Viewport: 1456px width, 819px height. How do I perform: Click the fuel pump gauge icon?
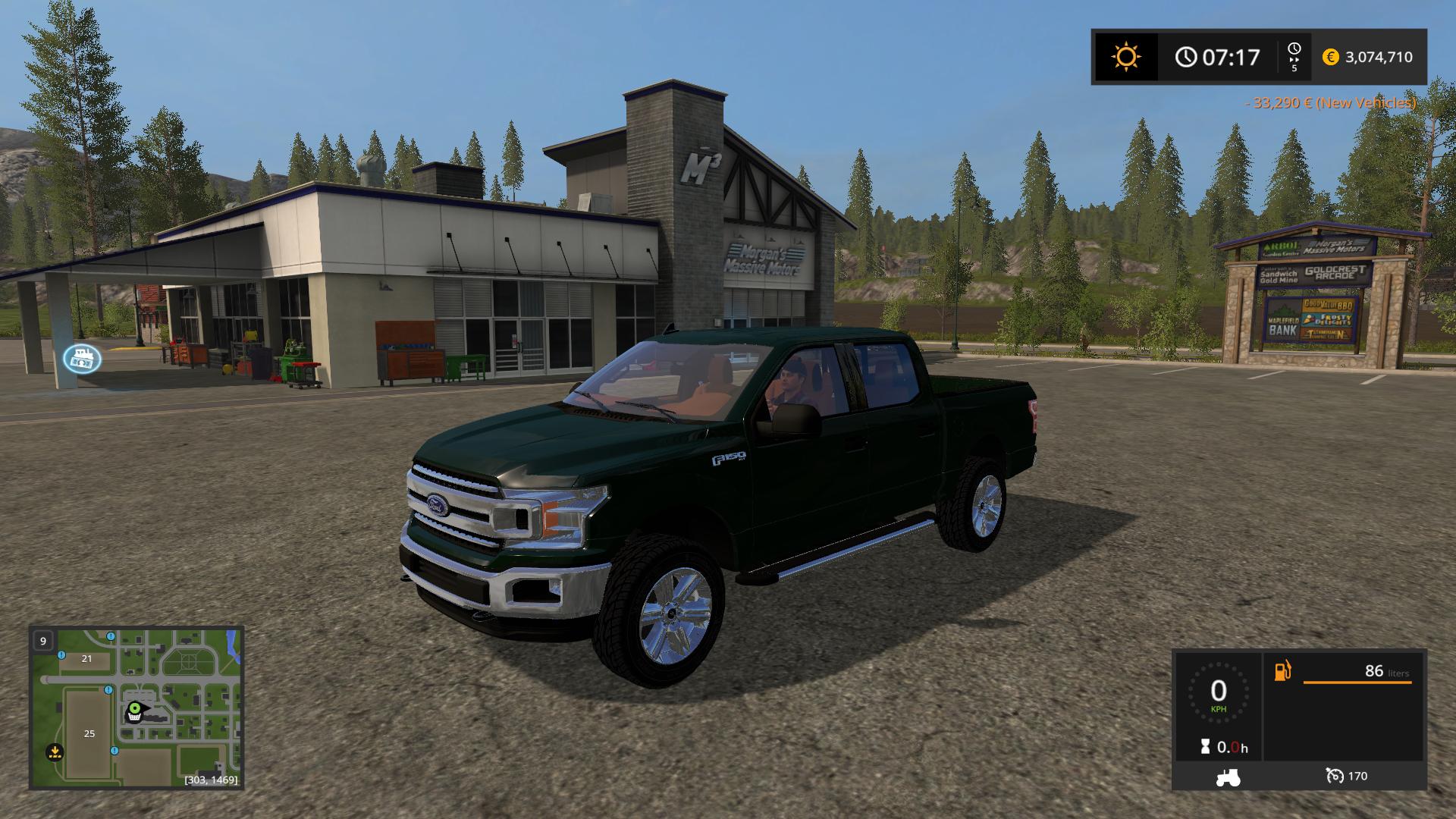(1282, 671)
